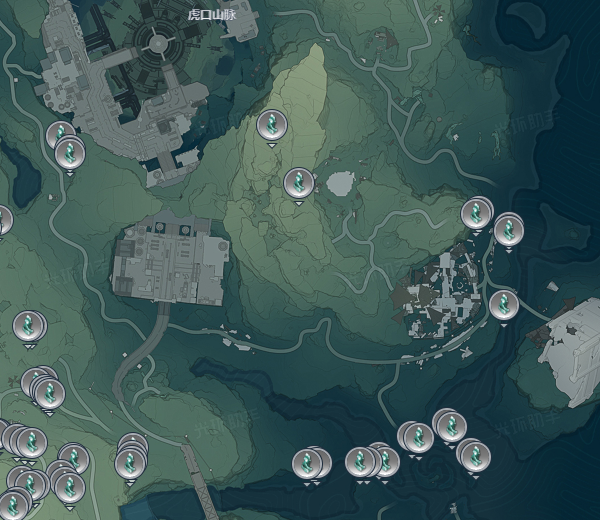600x520 pixels.
Task: Select the lone crystal marker in the dark water
Action: pos(311,463)
